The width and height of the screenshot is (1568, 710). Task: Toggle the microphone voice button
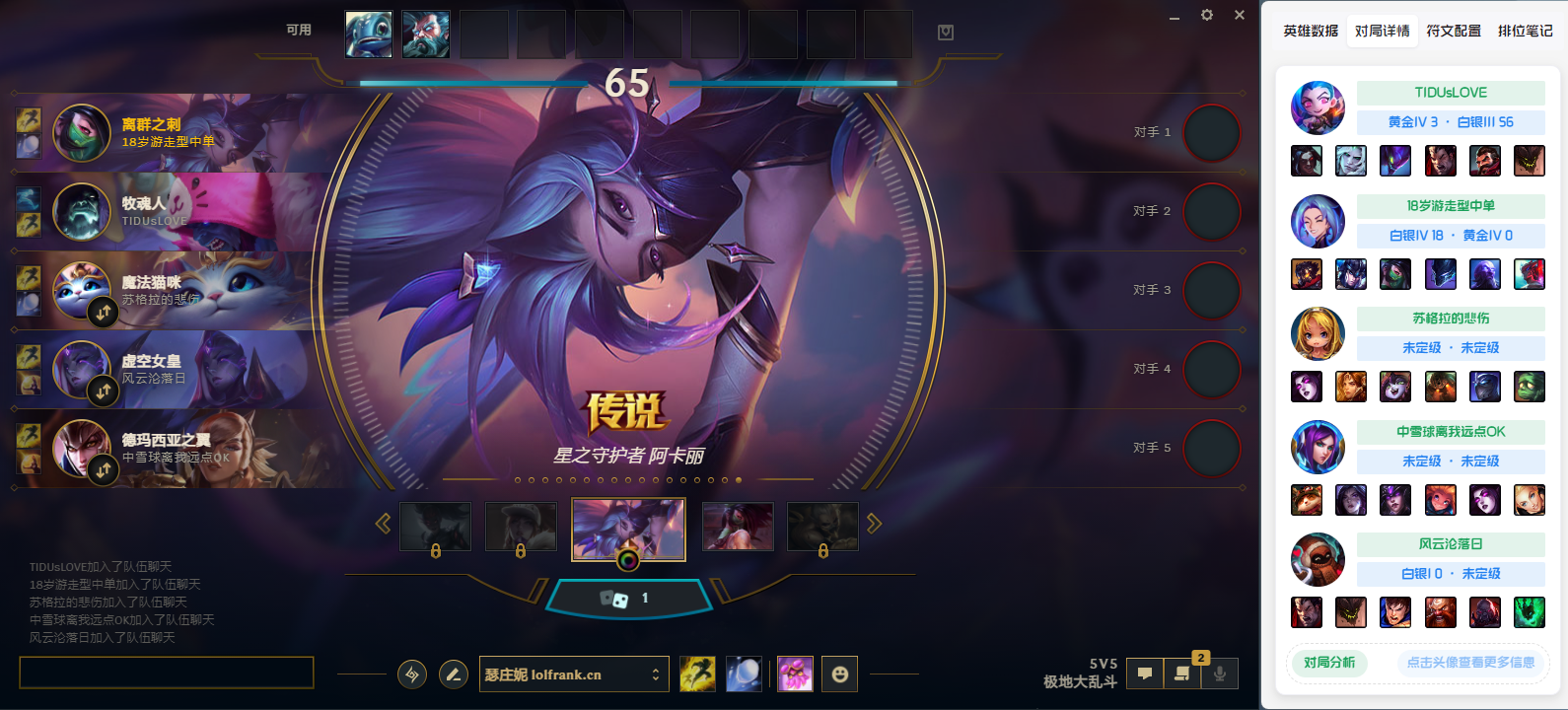tap(1220, 674)
